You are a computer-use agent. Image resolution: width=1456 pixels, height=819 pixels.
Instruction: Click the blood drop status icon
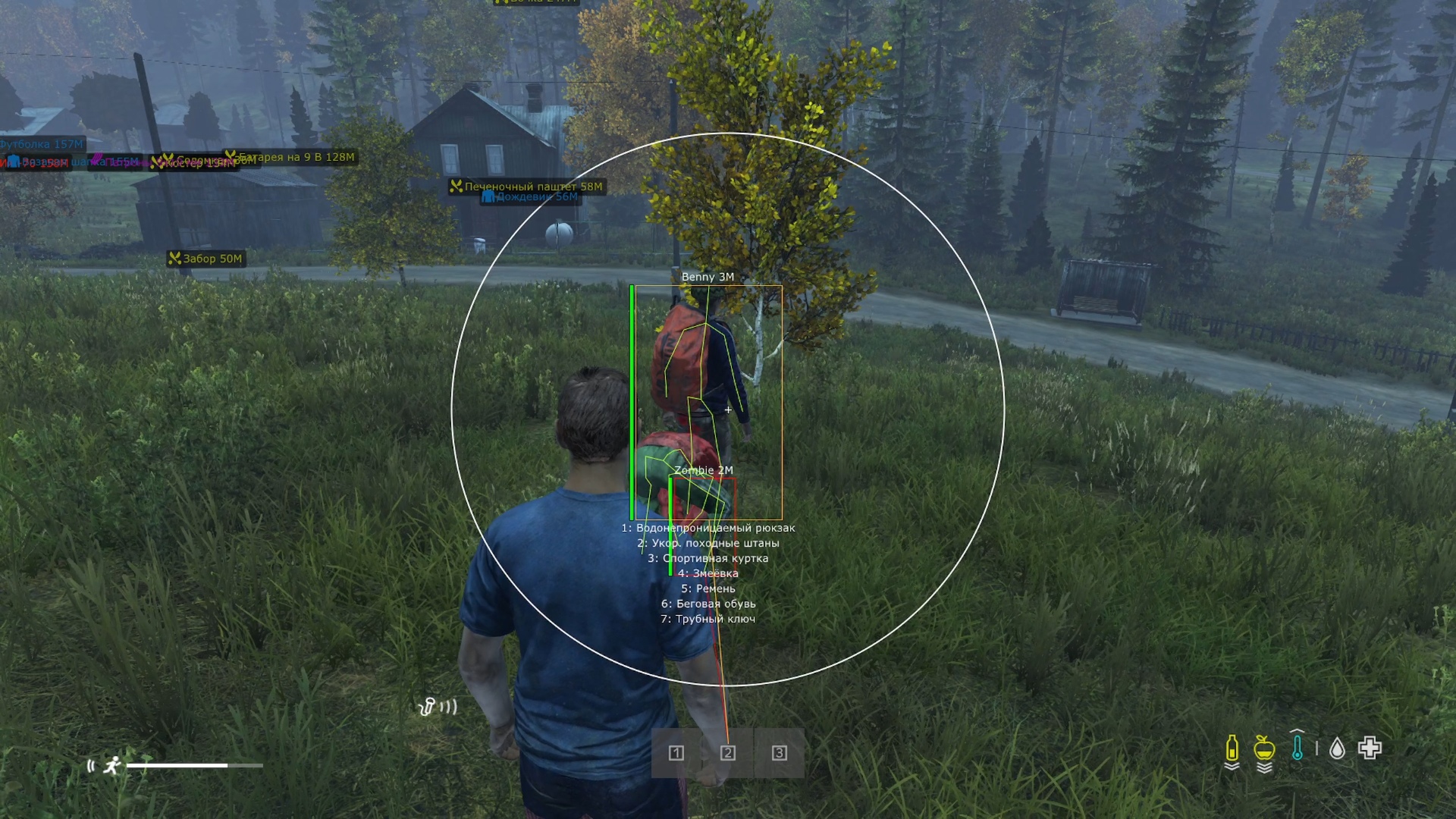[1337, 749]
